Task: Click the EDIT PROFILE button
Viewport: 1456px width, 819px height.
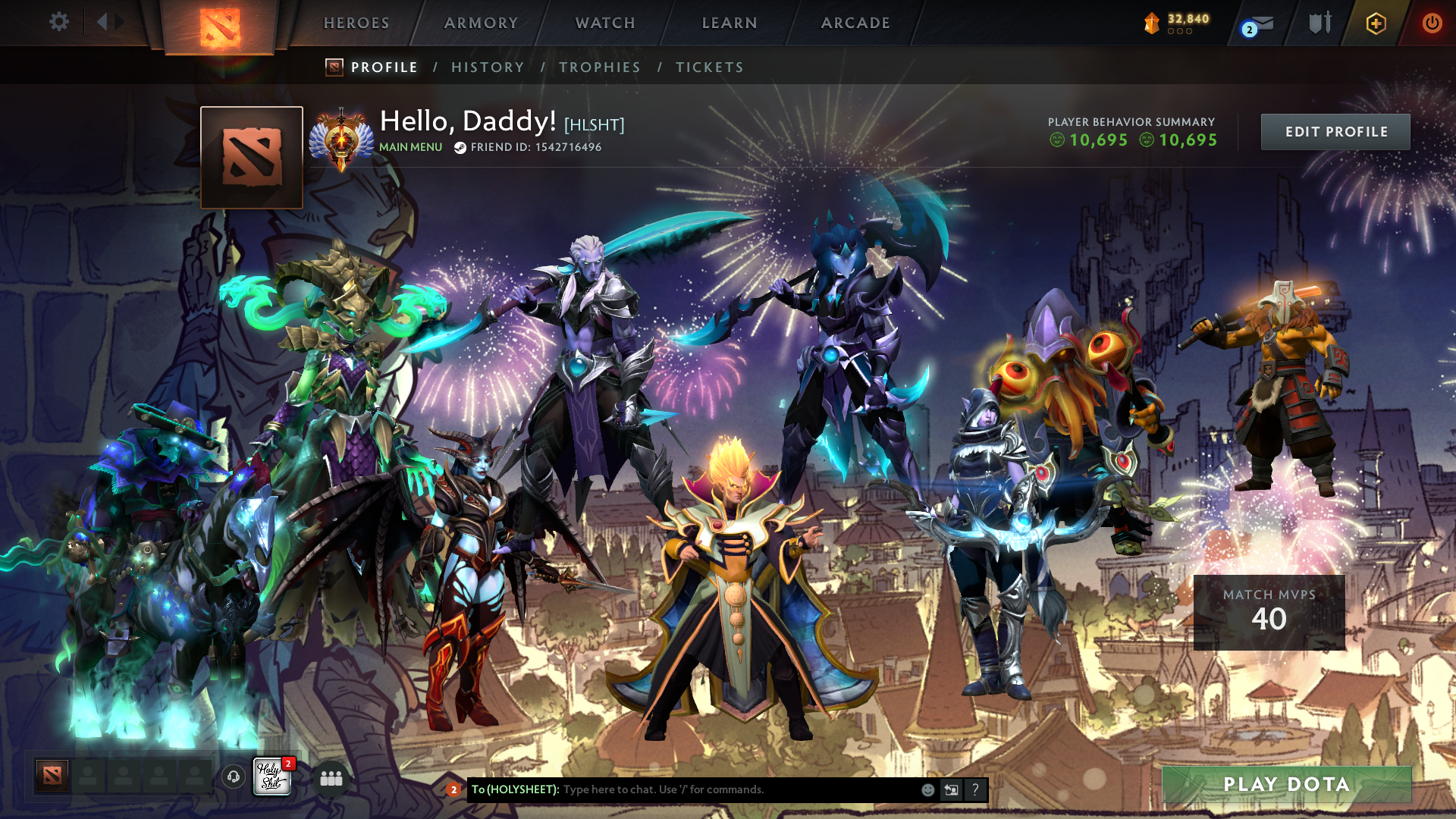Action: 1335,131
